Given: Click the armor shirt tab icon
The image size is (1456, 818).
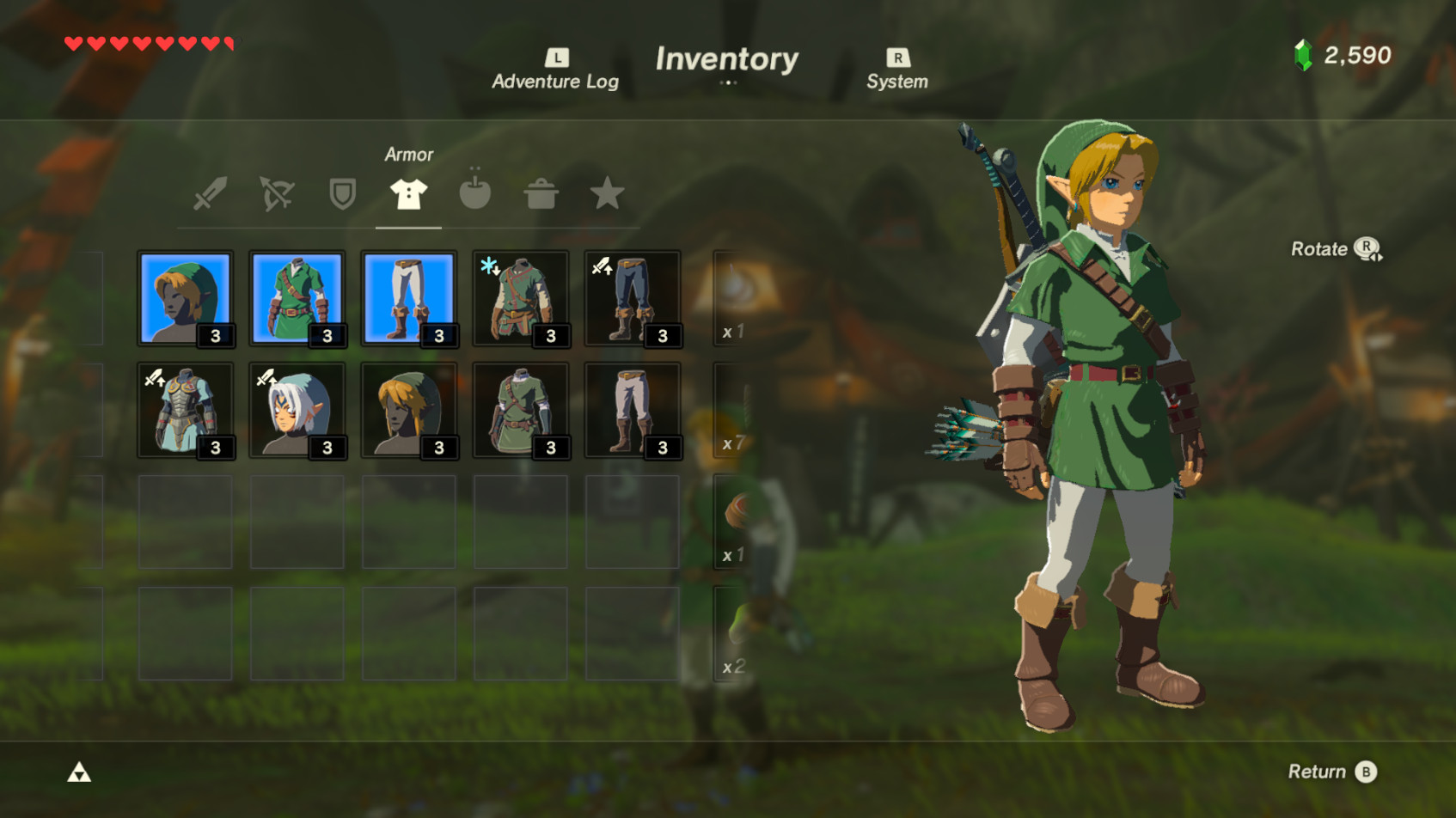Looking at the screenshot, I should point(408,193).
